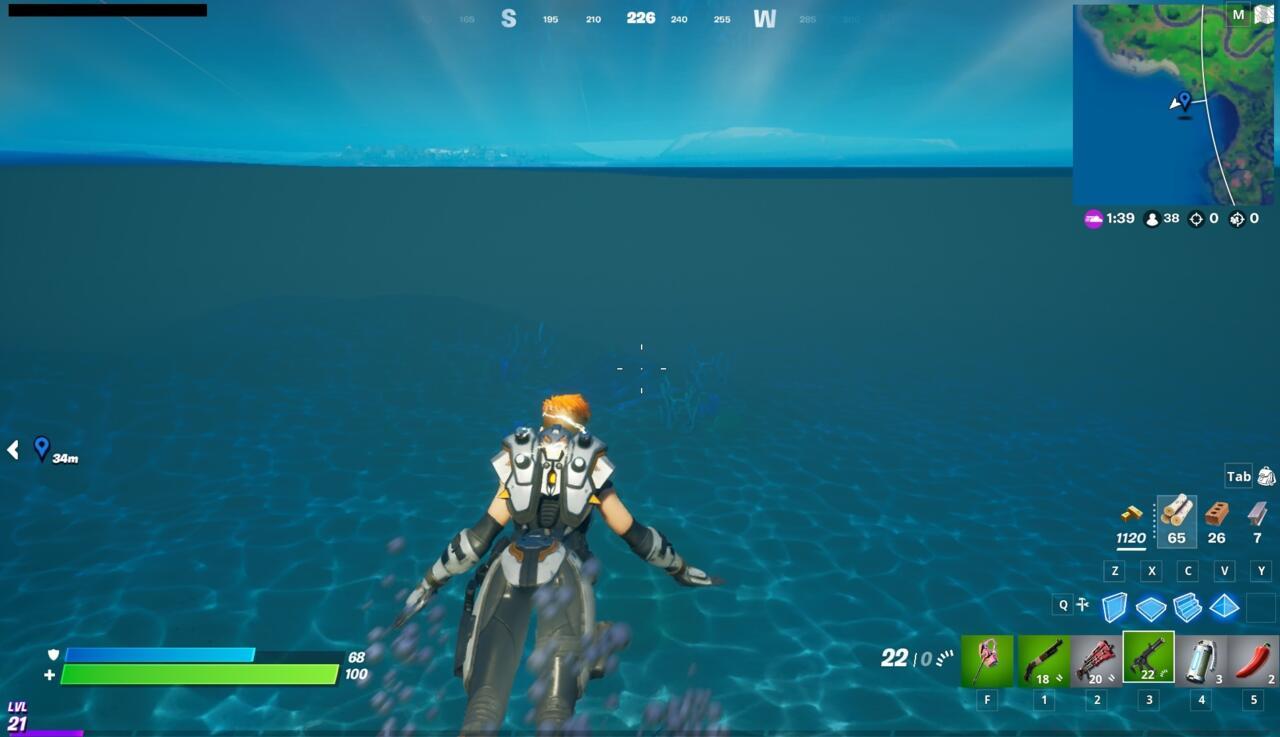The height and width of the screenshot is (737, 1280).
Task: Select the Chug Splash in slot 4
Action: click(x=1201, y=660)
